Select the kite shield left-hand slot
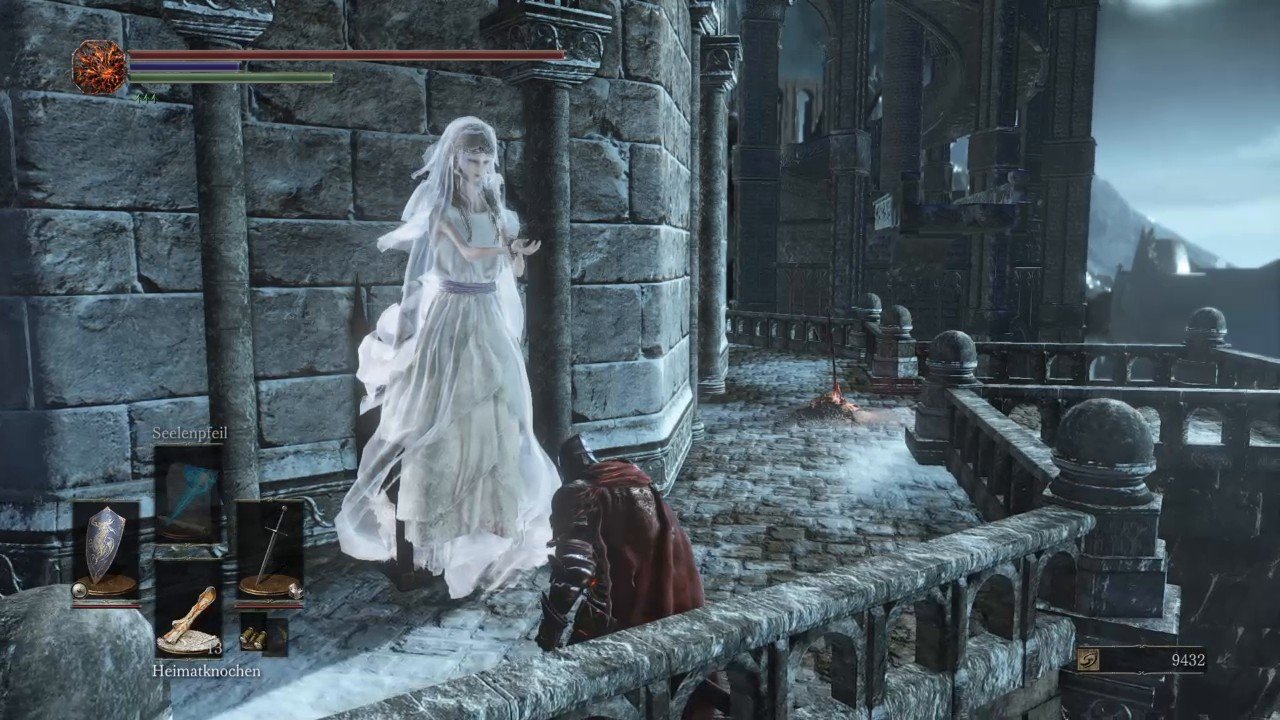Screen dimensions: 1280x720 106,548
